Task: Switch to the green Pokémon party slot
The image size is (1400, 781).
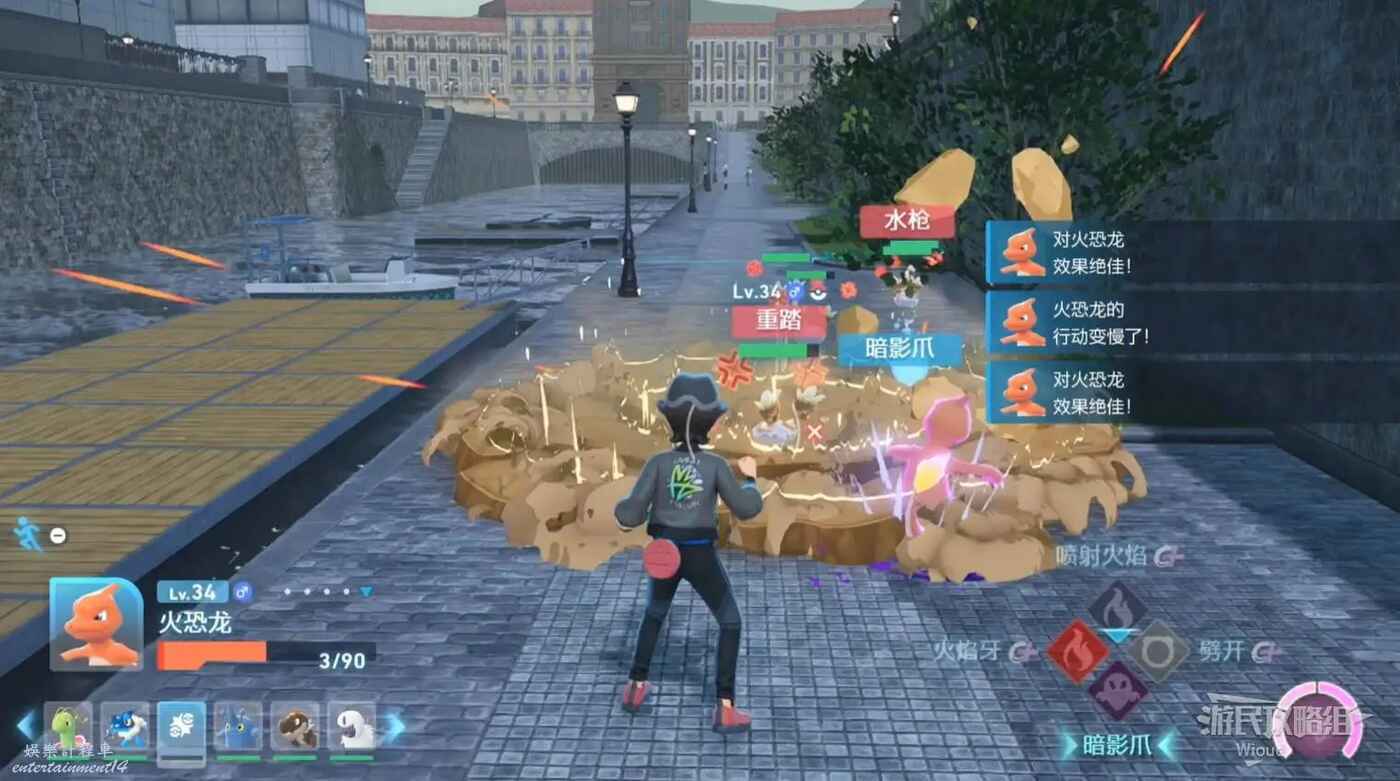Action: click(68, 726)
